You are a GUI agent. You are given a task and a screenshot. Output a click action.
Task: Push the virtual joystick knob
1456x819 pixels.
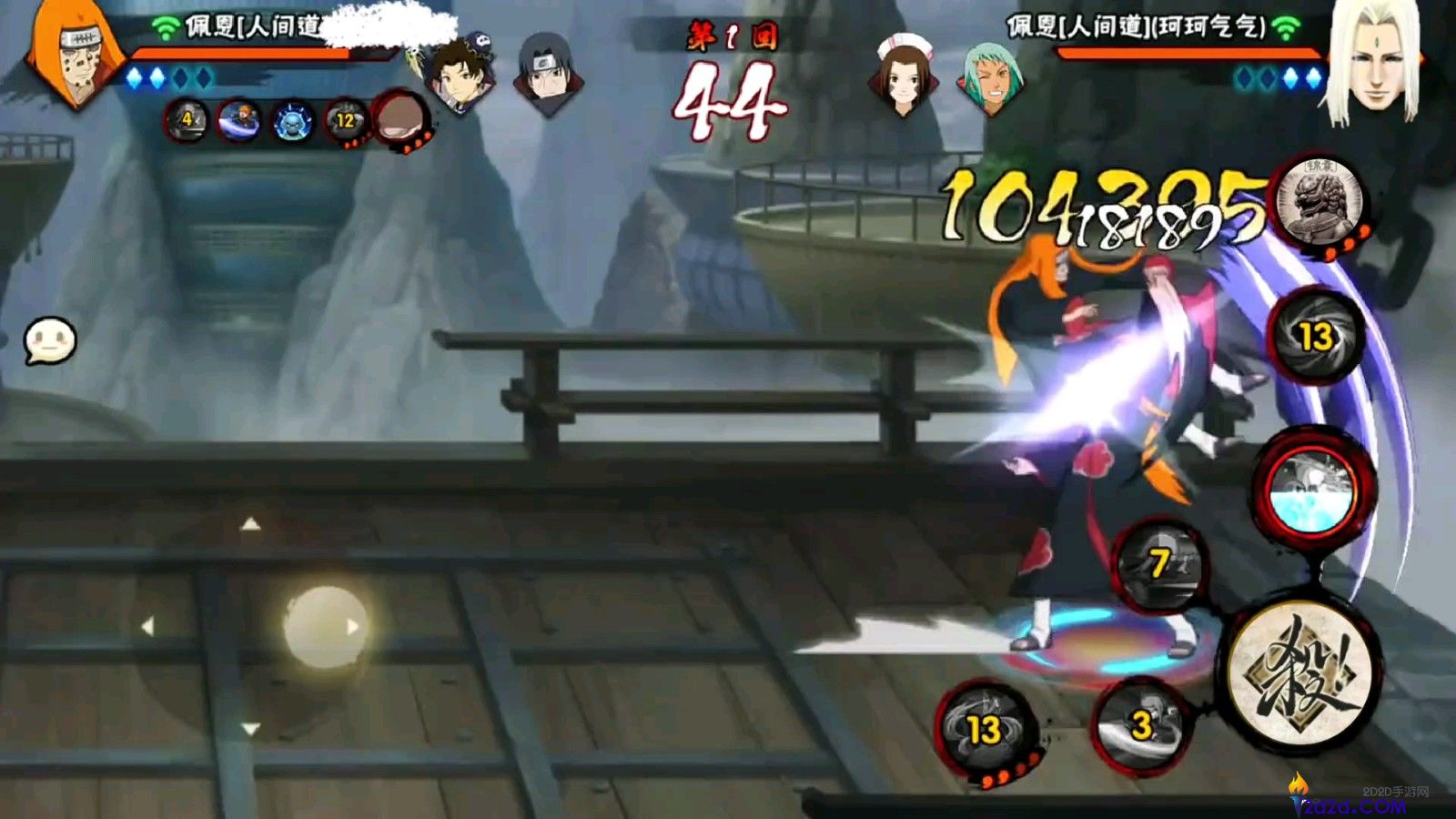point(325,626)
